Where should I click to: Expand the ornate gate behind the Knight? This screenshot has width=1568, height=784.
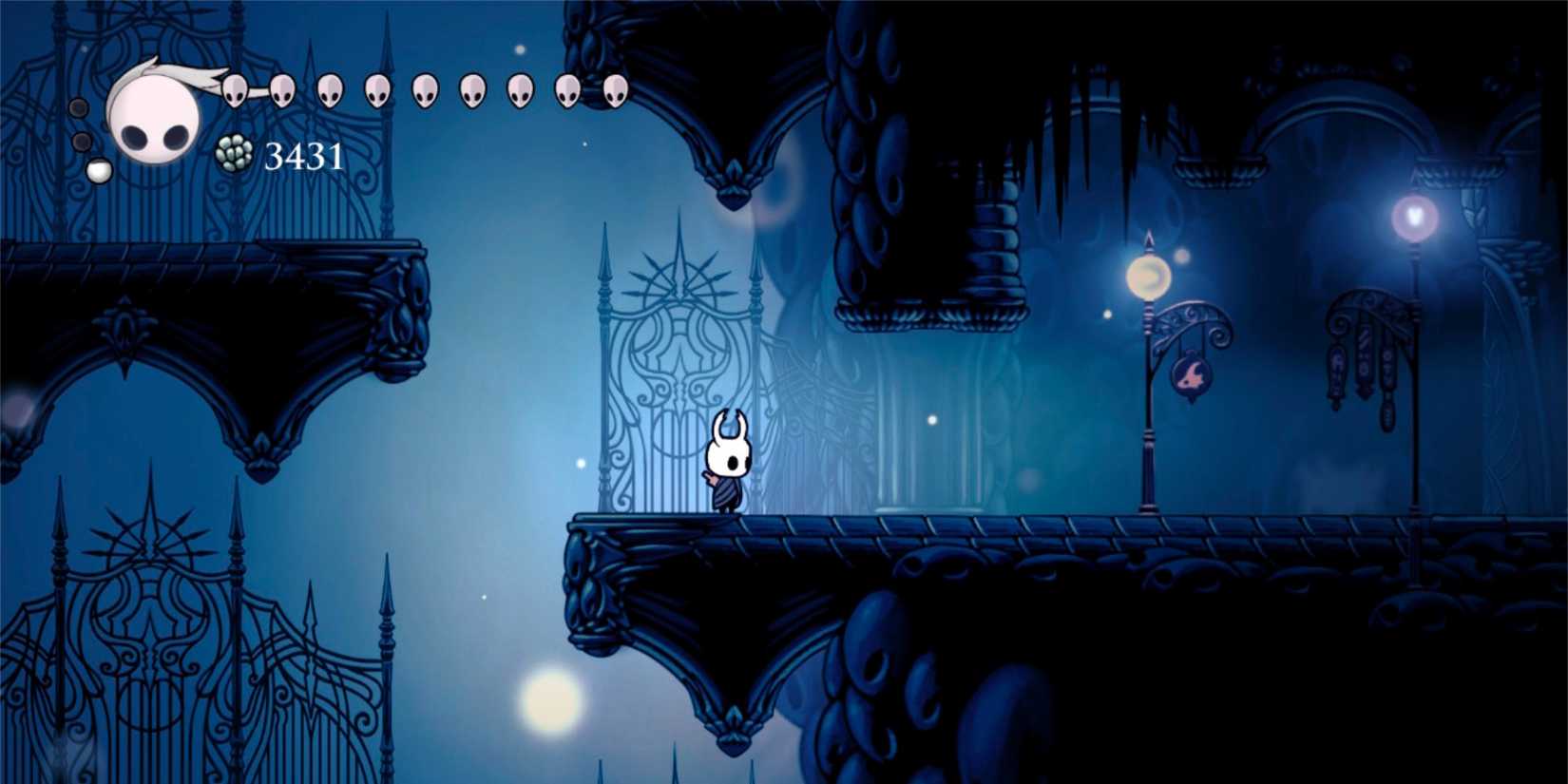coord(679,361)
